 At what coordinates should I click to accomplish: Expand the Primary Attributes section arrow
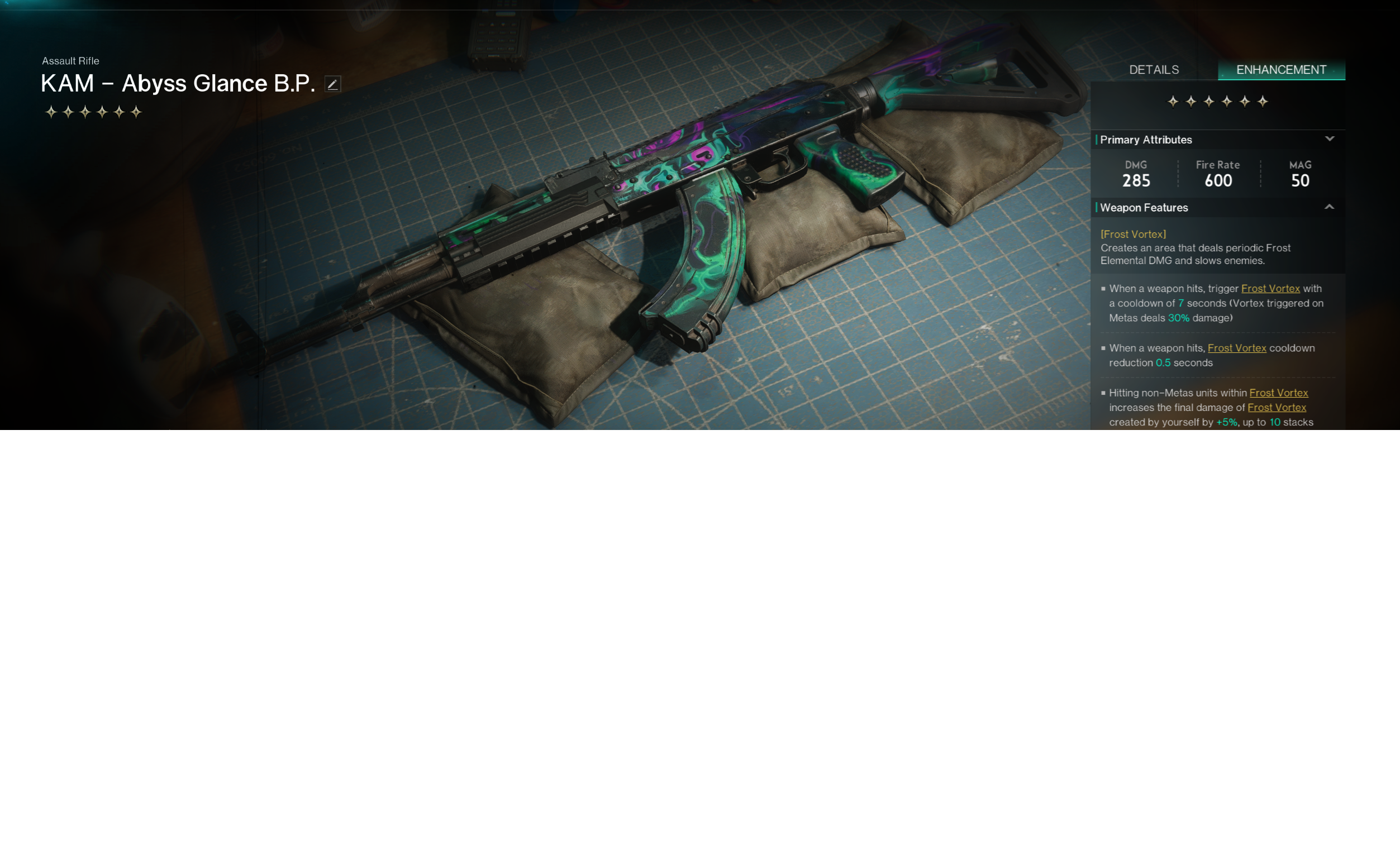coord(1329,139)
